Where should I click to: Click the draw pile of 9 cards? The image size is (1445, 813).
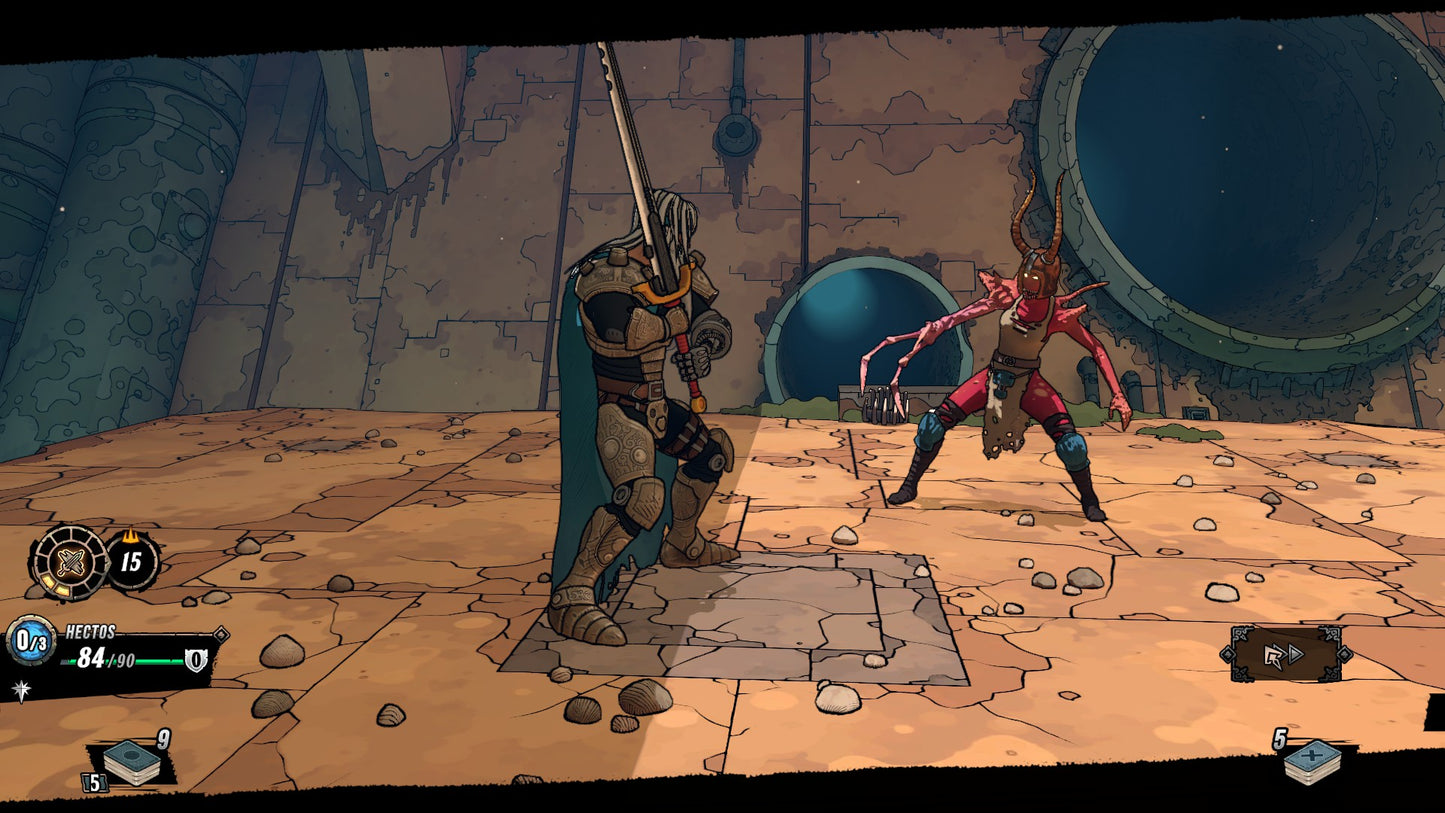pos(131,761)
